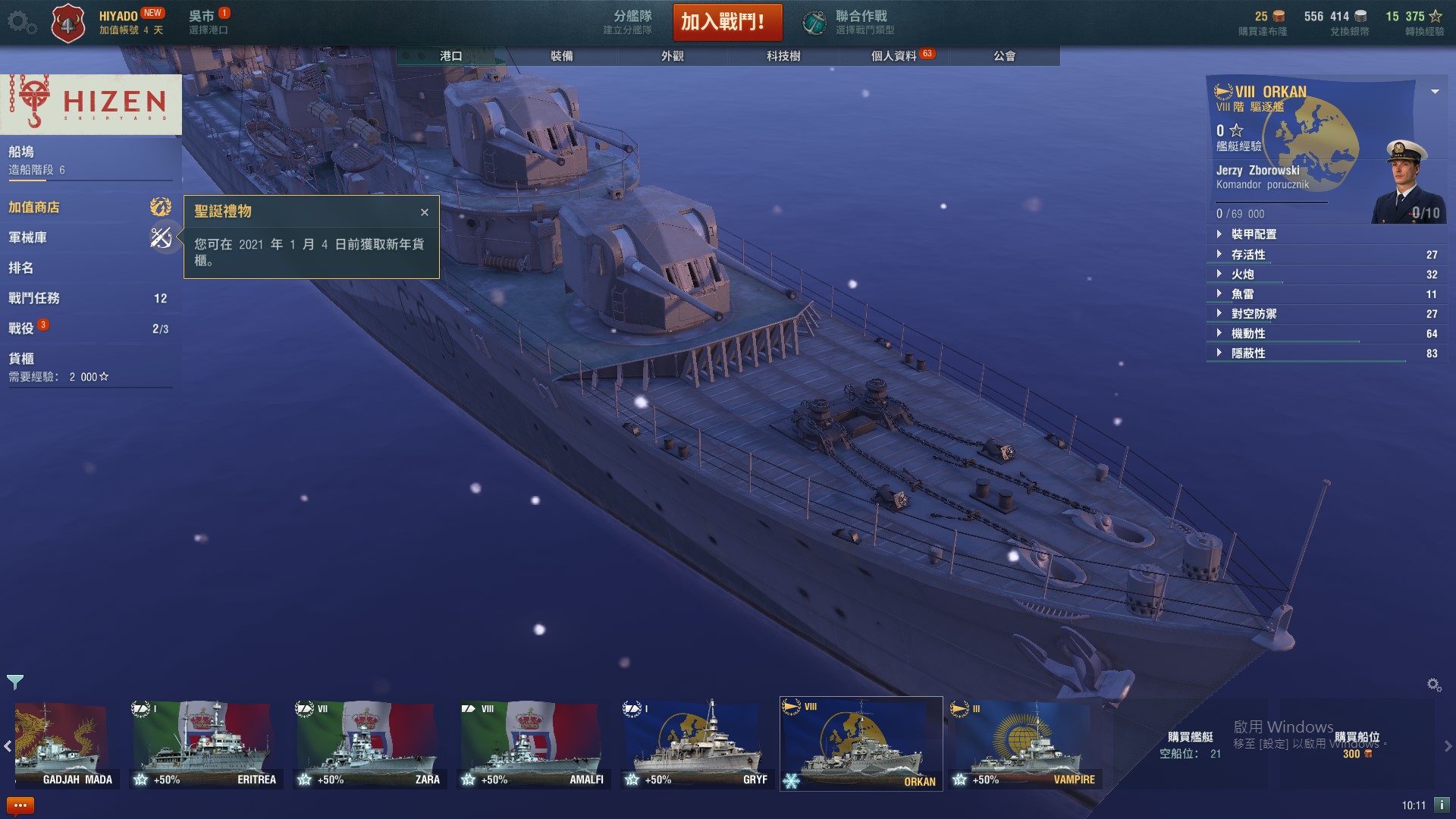The height and width of the screenshot is (819, 1456).
Task: Open the 外觀 exterior tab
Action: [672, 56]
